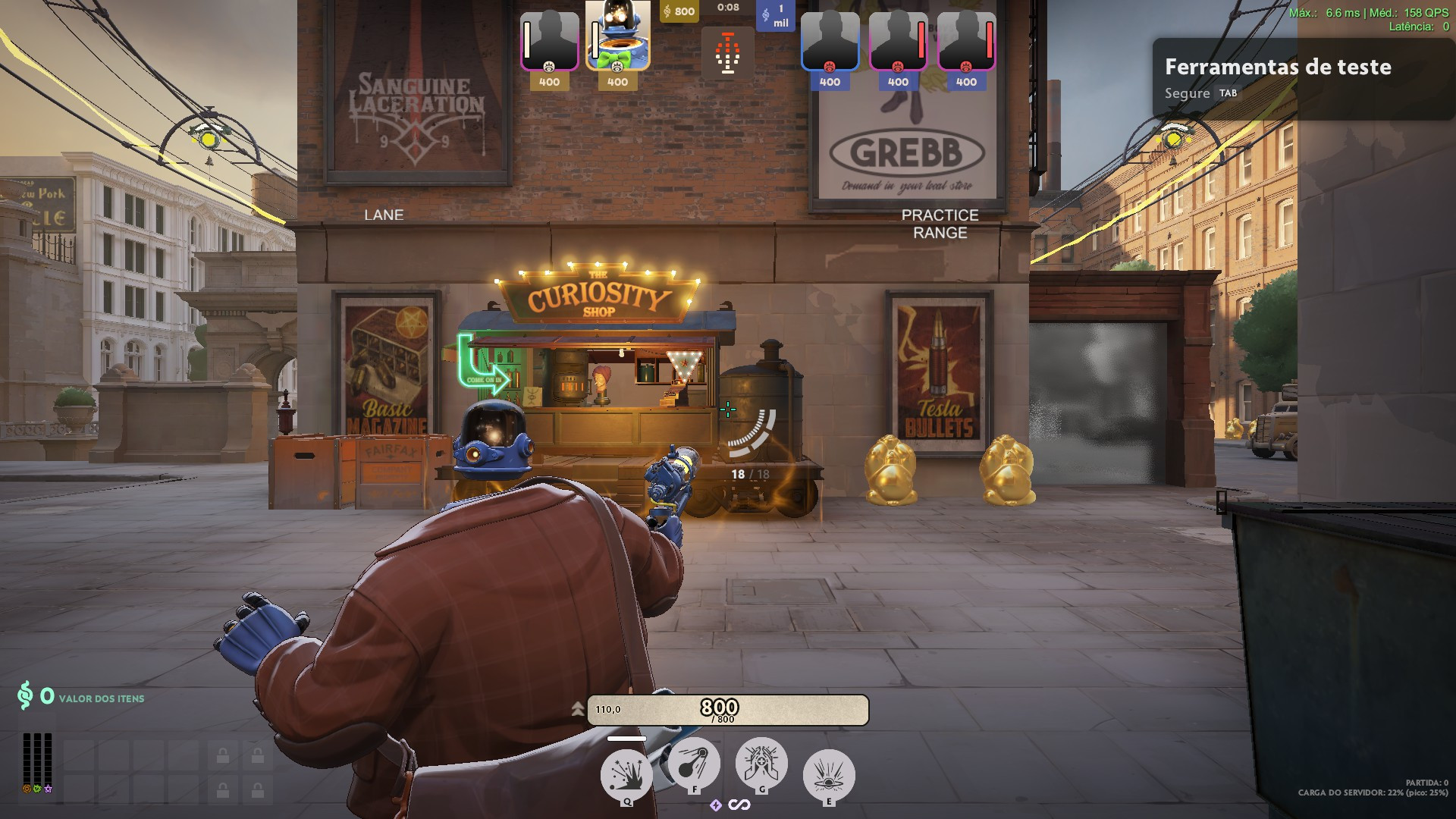This screenshot has width=1456, height=819.
Task: Click the lane objectives indicator at top center
Action: click(x=727, y=53)
